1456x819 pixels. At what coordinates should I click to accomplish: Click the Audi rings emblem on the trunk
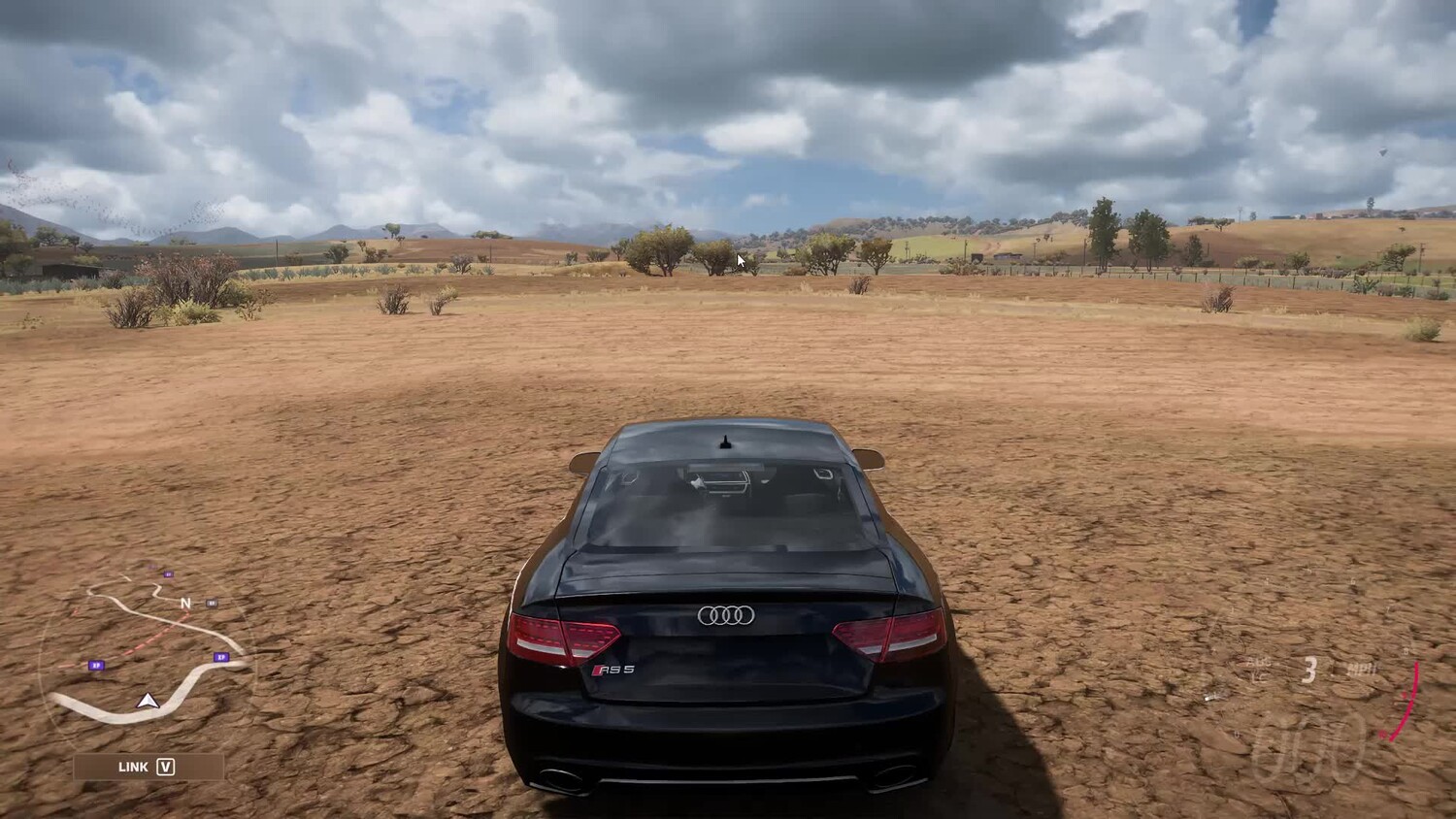click(725, 614)
